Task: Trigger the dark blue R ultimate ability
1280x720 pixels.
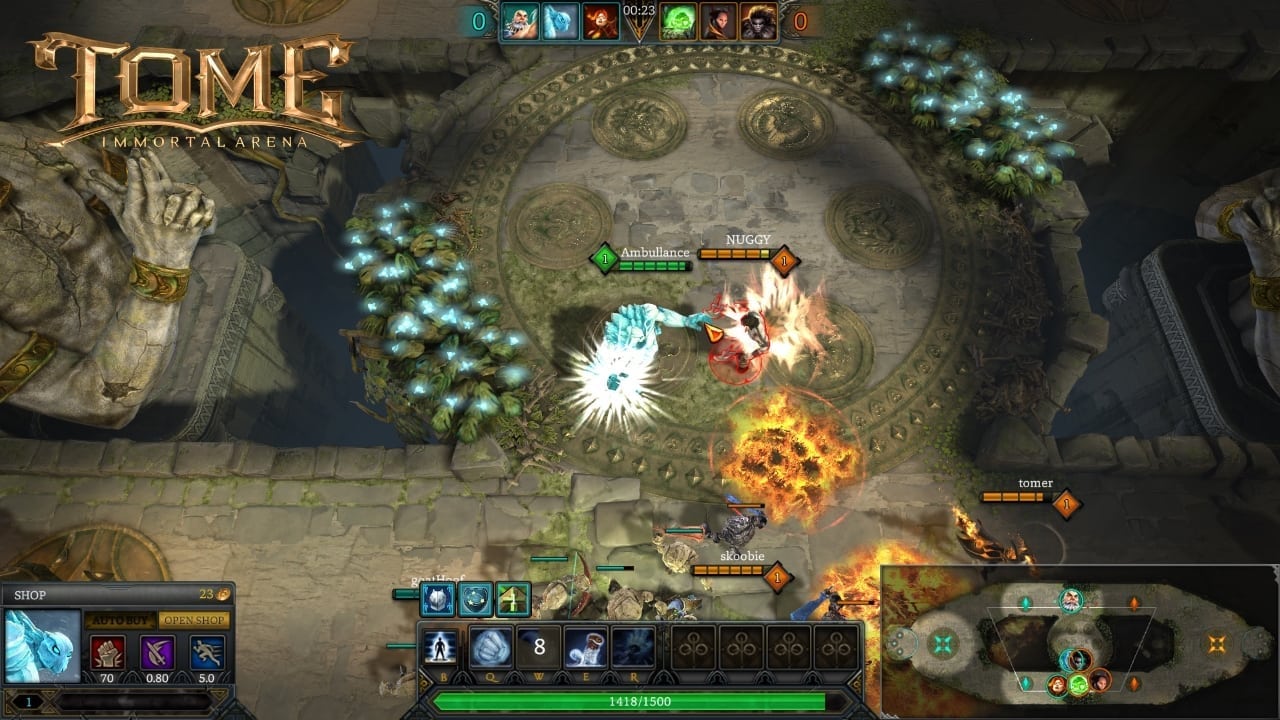Action: (633, 647)
